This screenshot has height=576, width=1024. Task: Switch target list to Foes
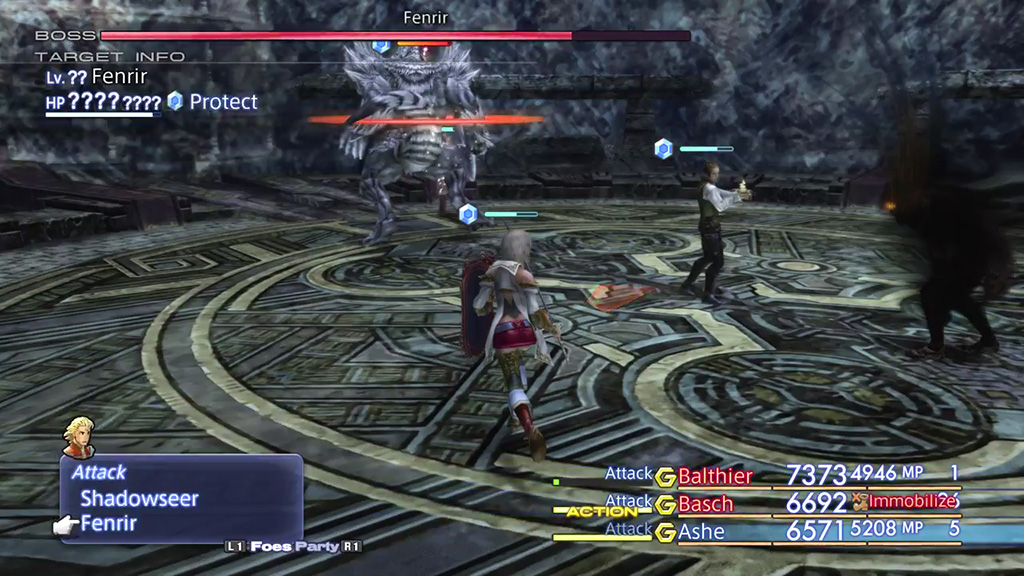pos(271,546)
